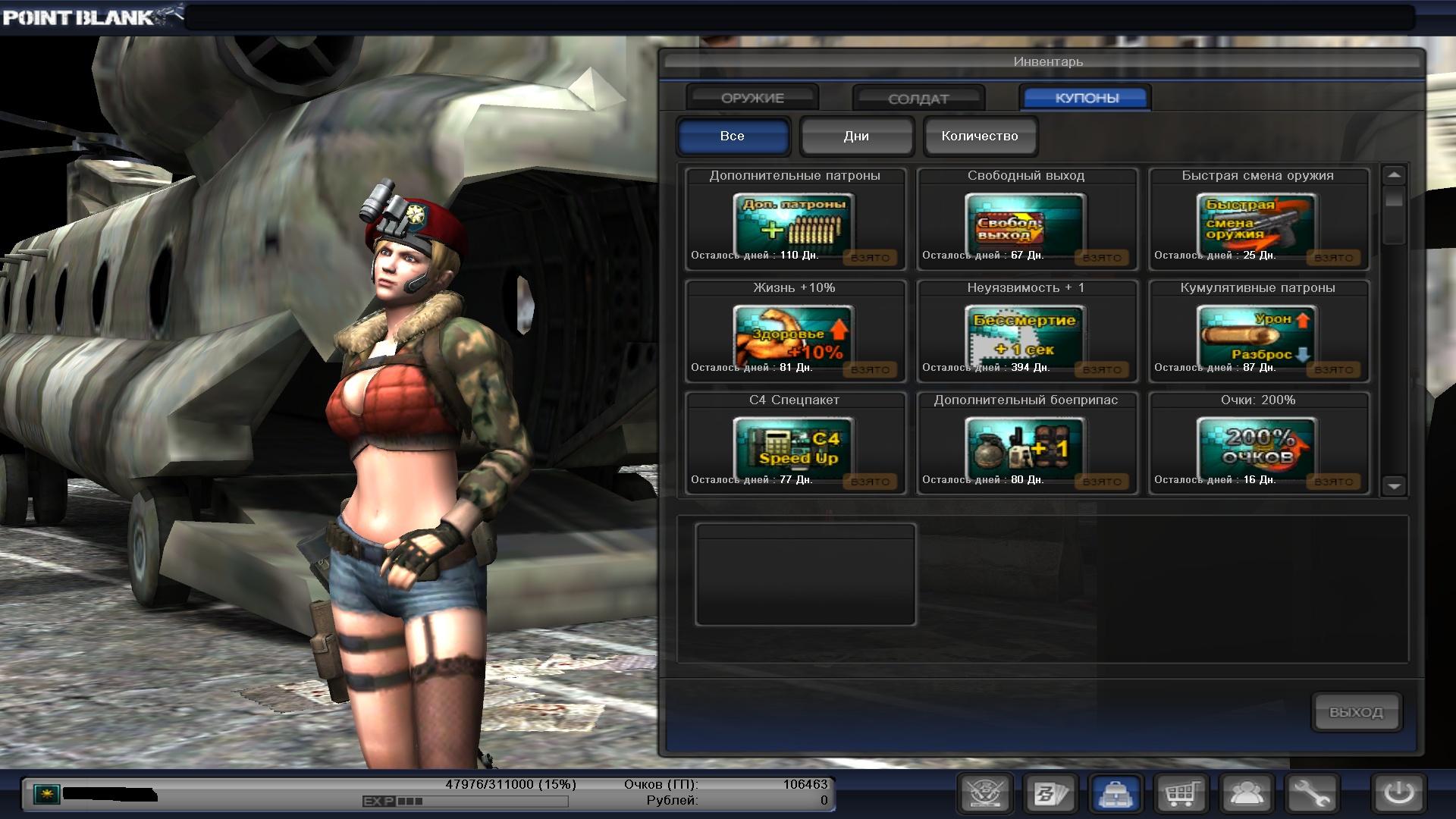Viewport: 1456px width, 819px height.
Task: Open the СОЛДАТ tab
Action: 918,99
